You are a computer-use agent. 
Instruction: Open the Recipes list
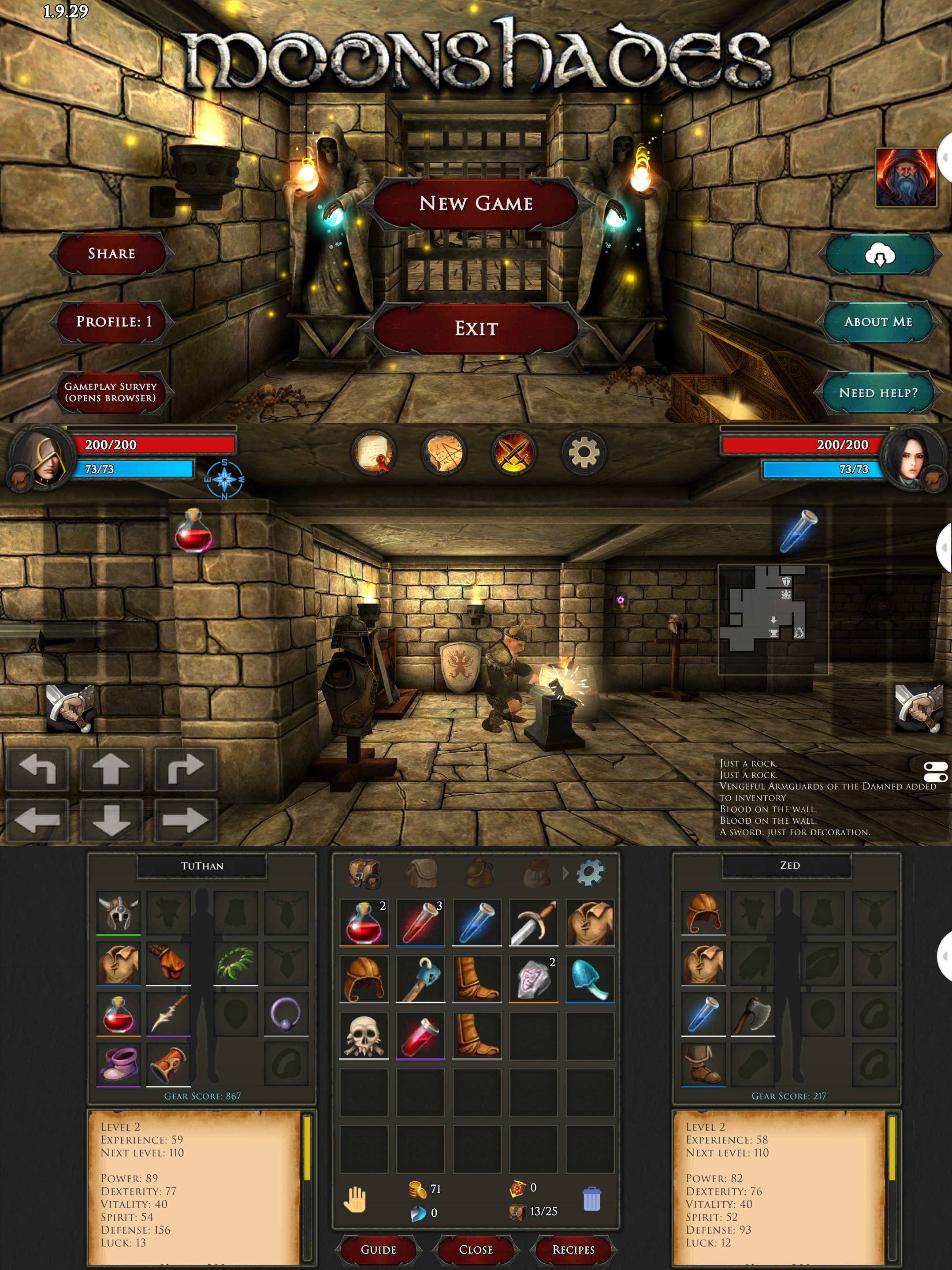click(x=573, y=1249)
